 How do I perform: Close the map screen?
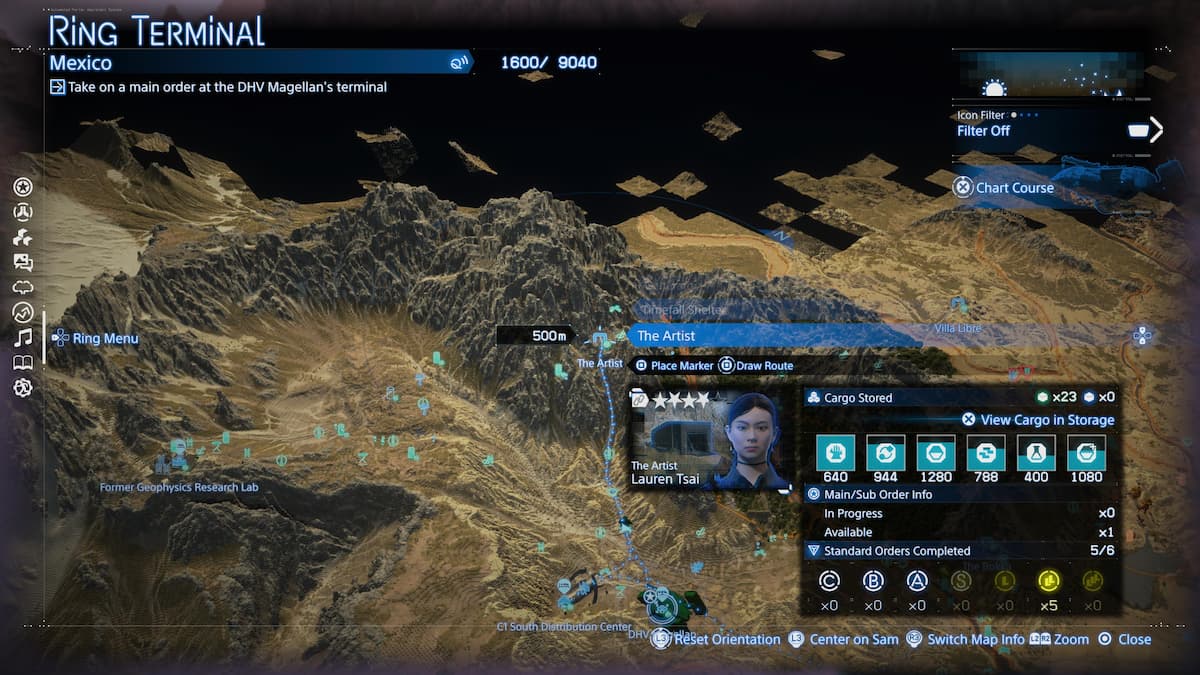pyautogui.click(x=1125, y=639)
